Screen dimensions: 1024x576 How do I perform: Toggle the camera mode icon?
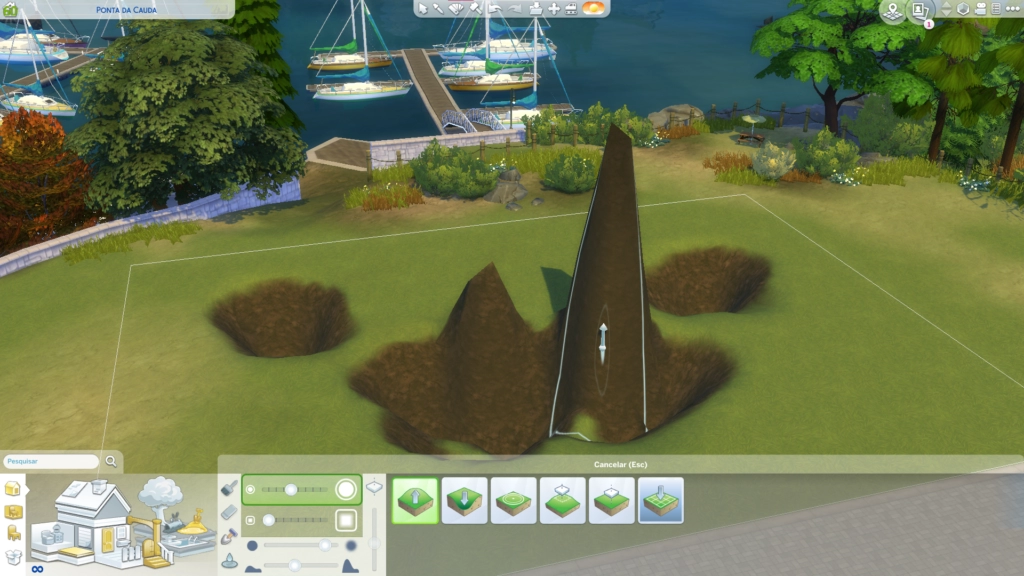click(x=981, y=8)
